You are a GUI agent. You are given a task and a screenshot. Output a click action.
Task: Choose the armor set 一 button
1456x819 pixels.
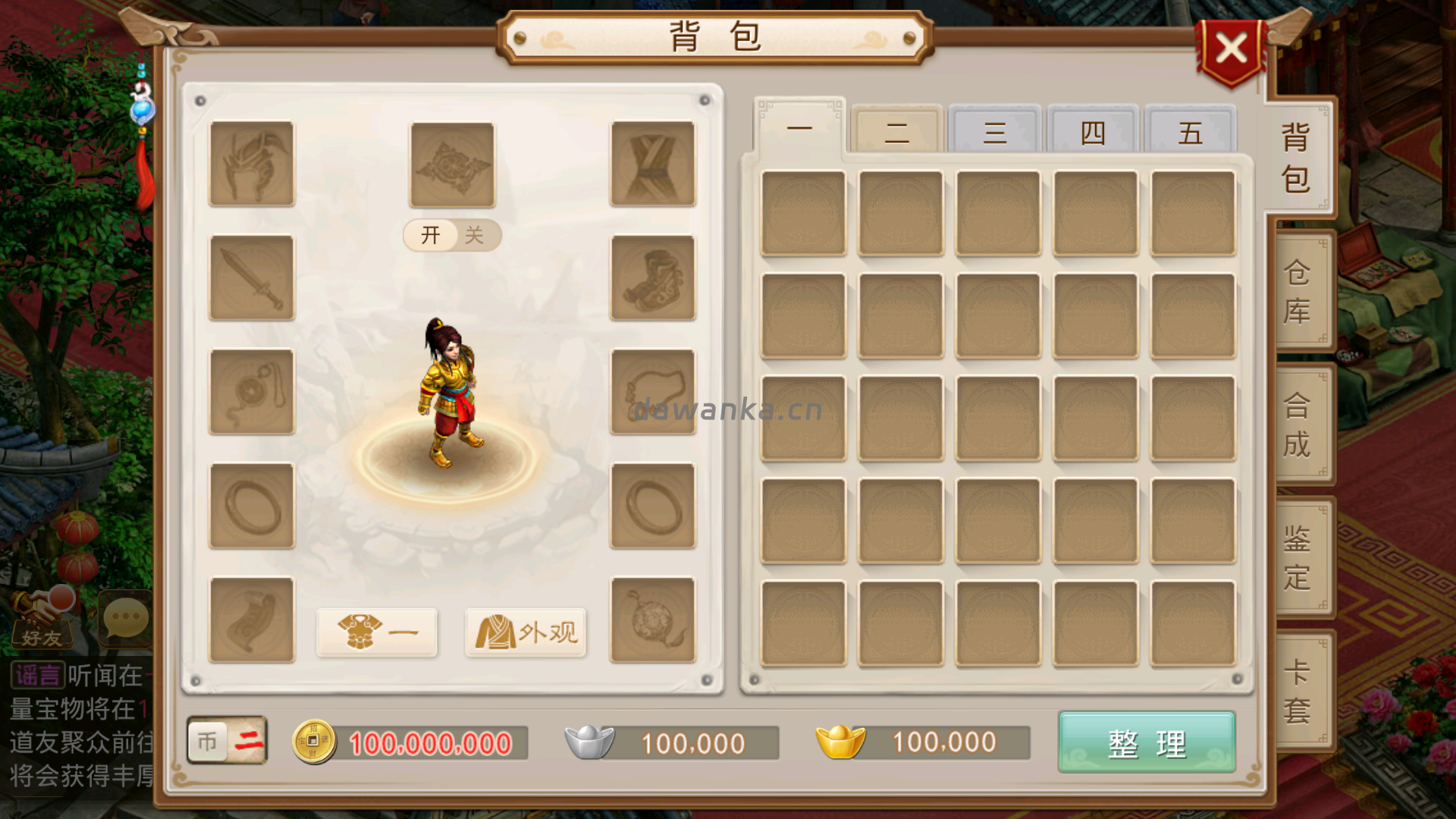(x=377, y=632)
